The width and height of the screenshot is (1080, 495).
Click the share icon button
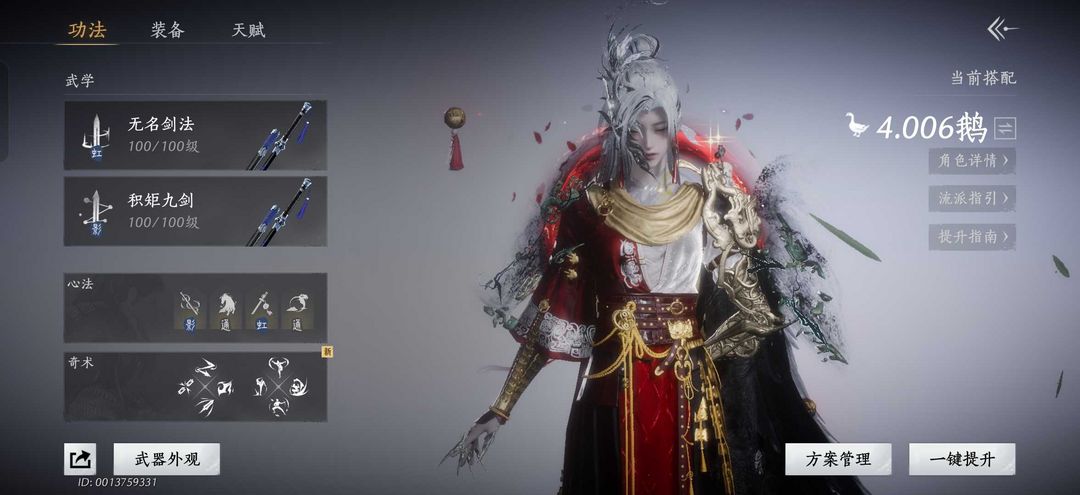[80, 459]
